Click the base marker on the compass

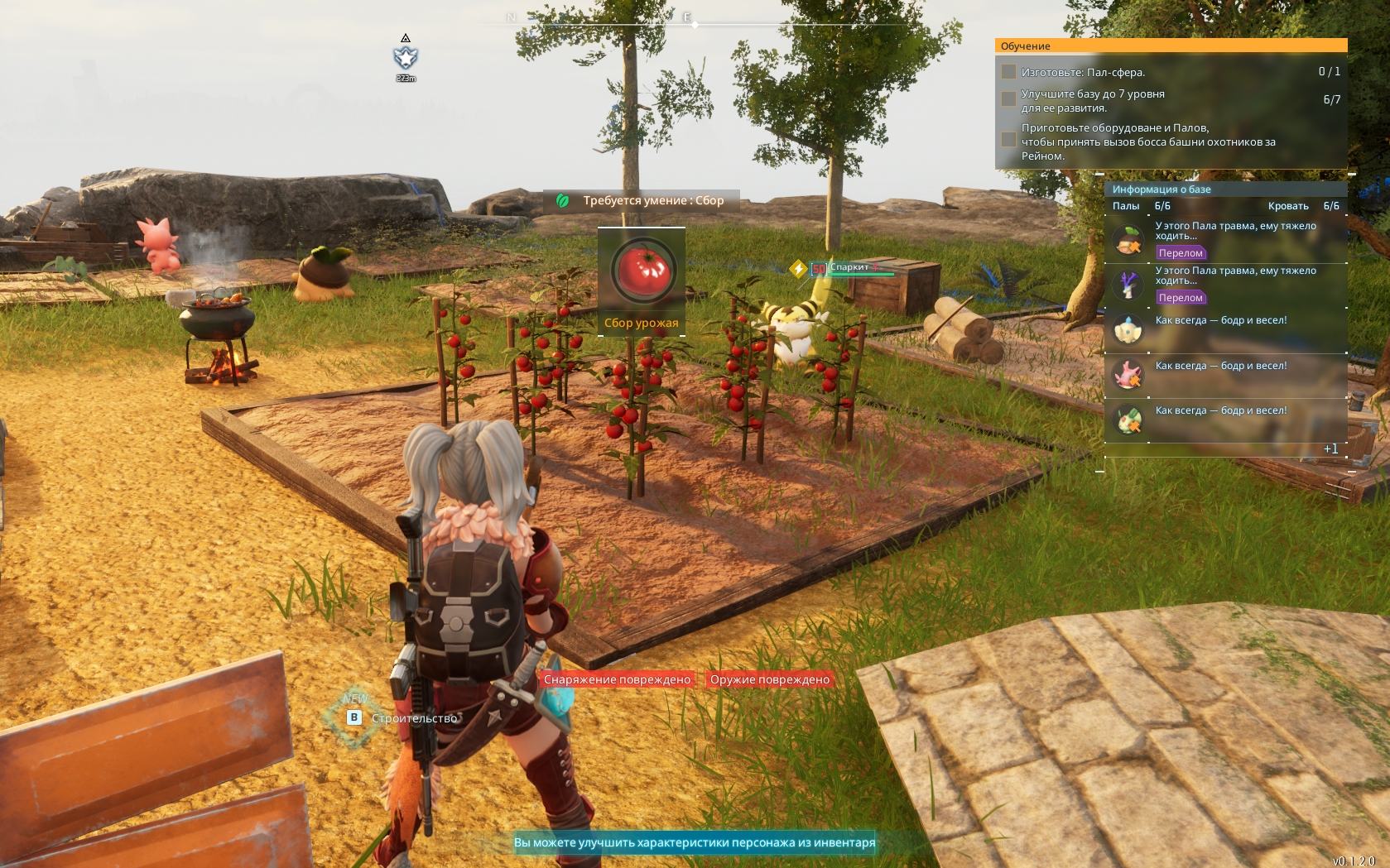(406, 58)
